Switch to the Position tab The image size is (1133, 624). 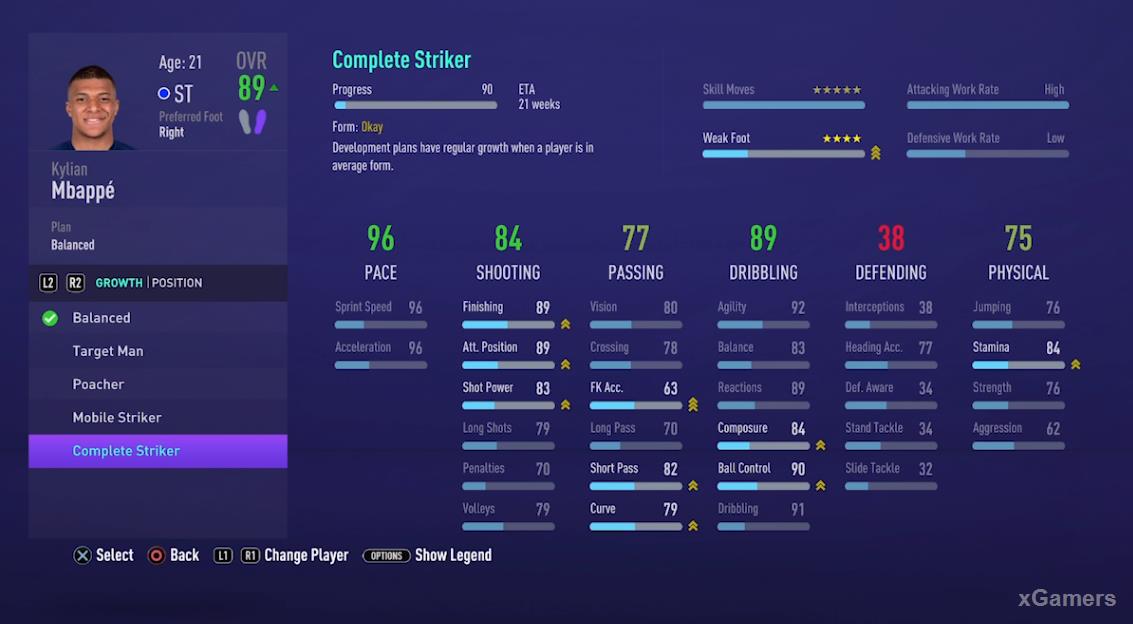(177, 283)
